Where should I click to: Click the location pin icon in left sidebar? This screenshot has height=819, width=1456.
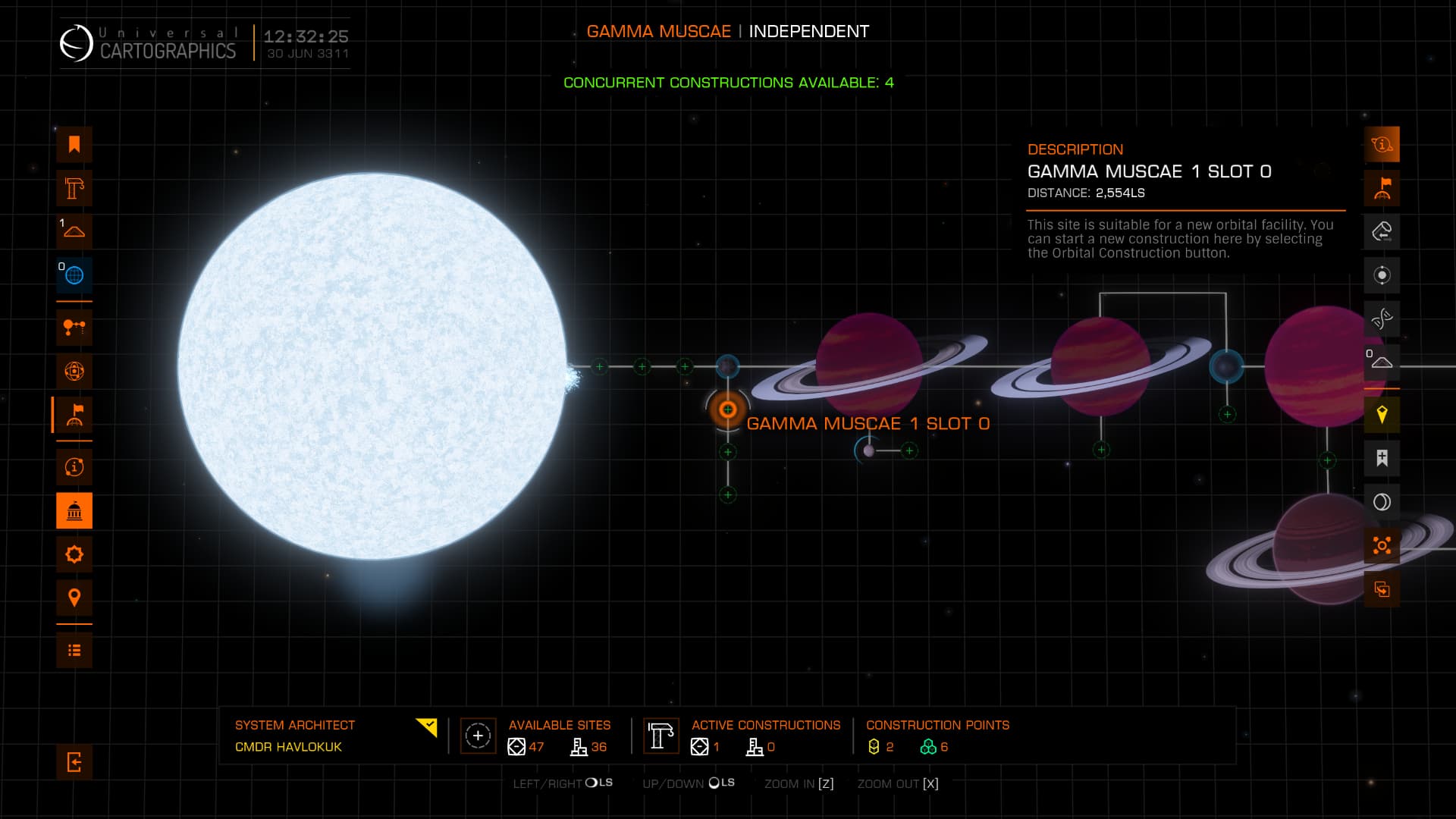tap(74, 598)
